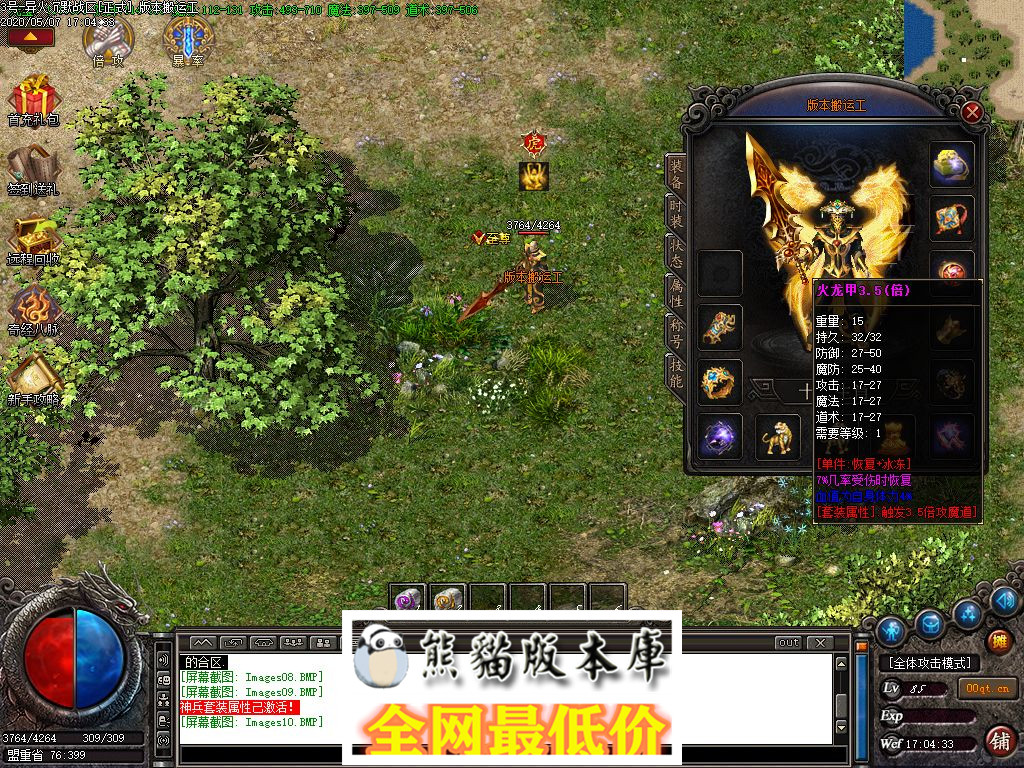Screen dimensions: 1024x768
Task: Show the 称号 tab
Action: (677, 330)
